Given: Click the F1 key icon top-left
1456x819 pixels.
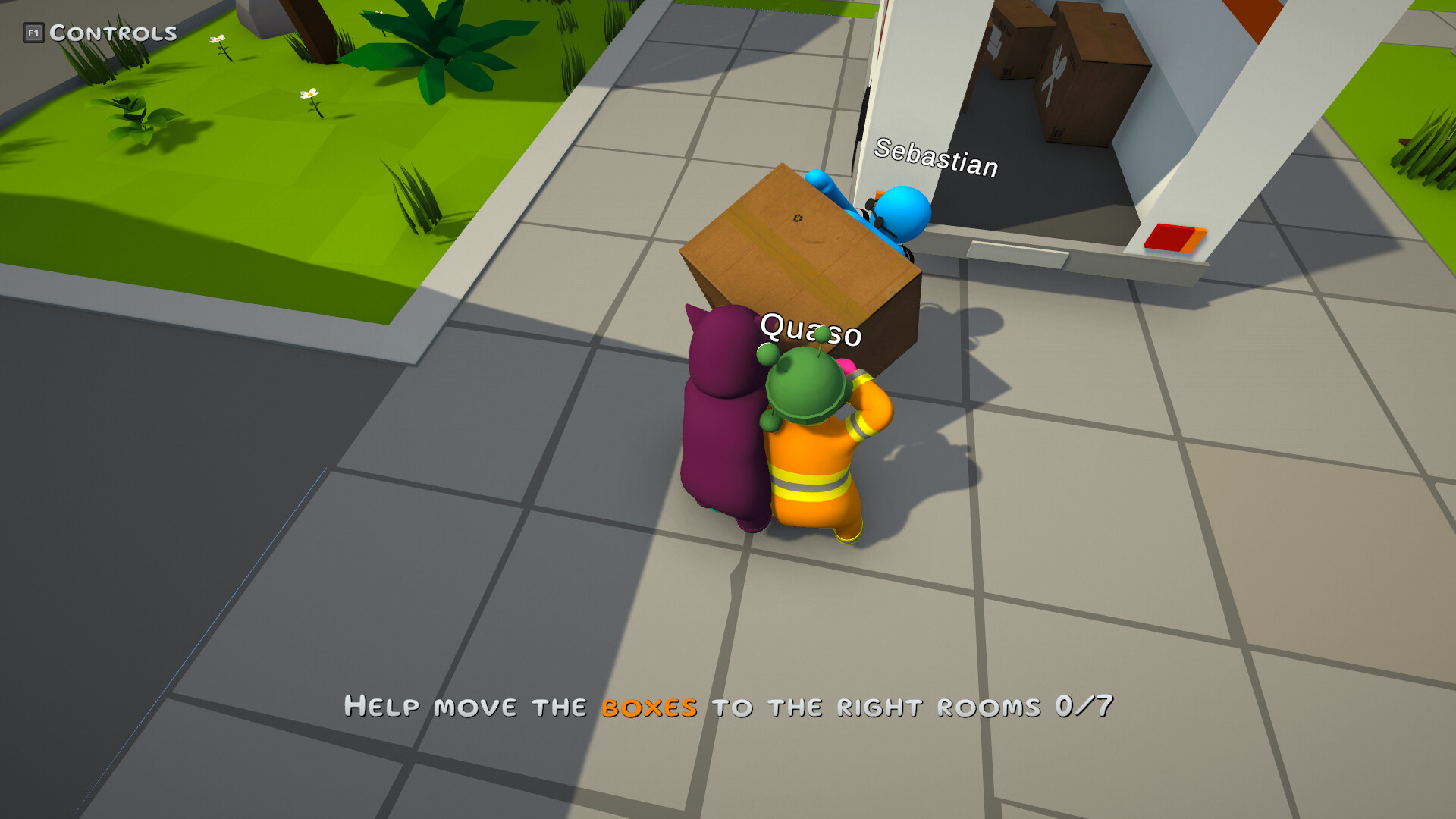Looking at the screenshot, I should click(x=33, y=32).
